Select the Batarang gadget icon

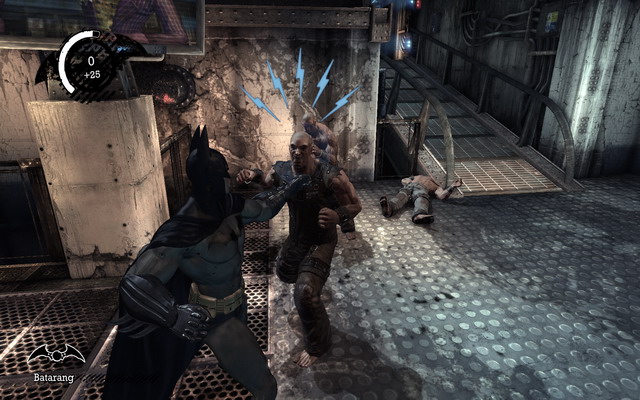click(x=55, y=355)
